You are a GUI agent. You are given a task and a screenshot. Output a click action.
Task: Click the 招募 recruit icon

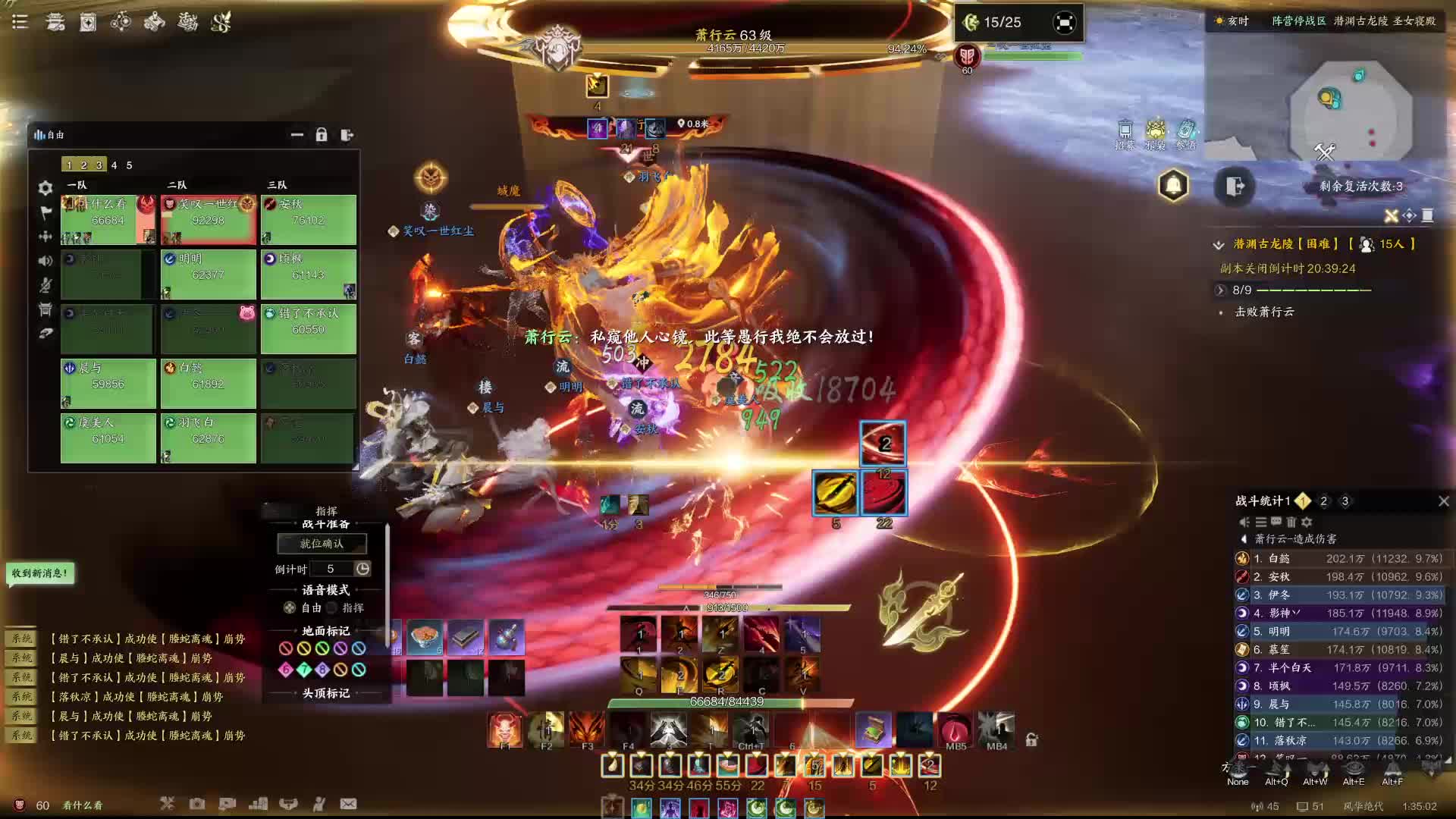point(1125,133)
